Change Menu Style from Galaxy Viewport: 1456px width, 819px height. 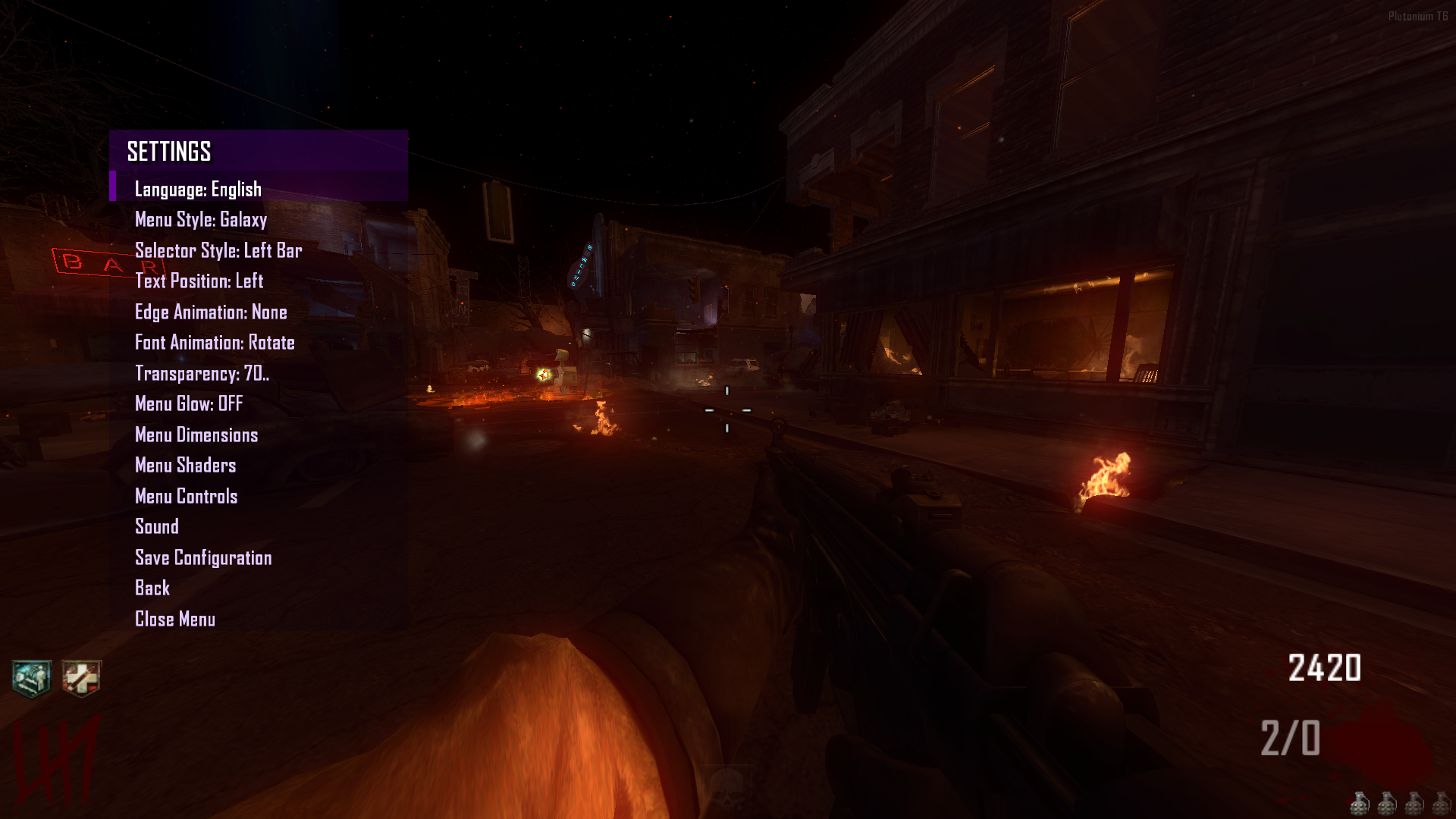click(200, 220)
